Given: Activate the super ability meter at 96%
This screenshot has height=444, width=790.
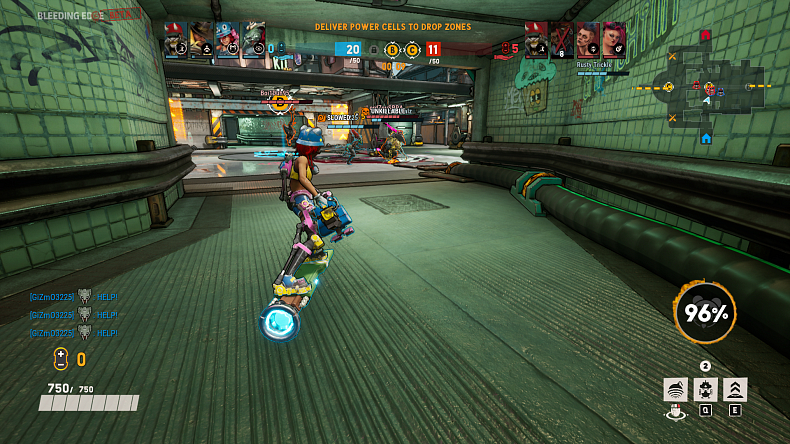Looking at the screenshot, I should click(705, 314).
